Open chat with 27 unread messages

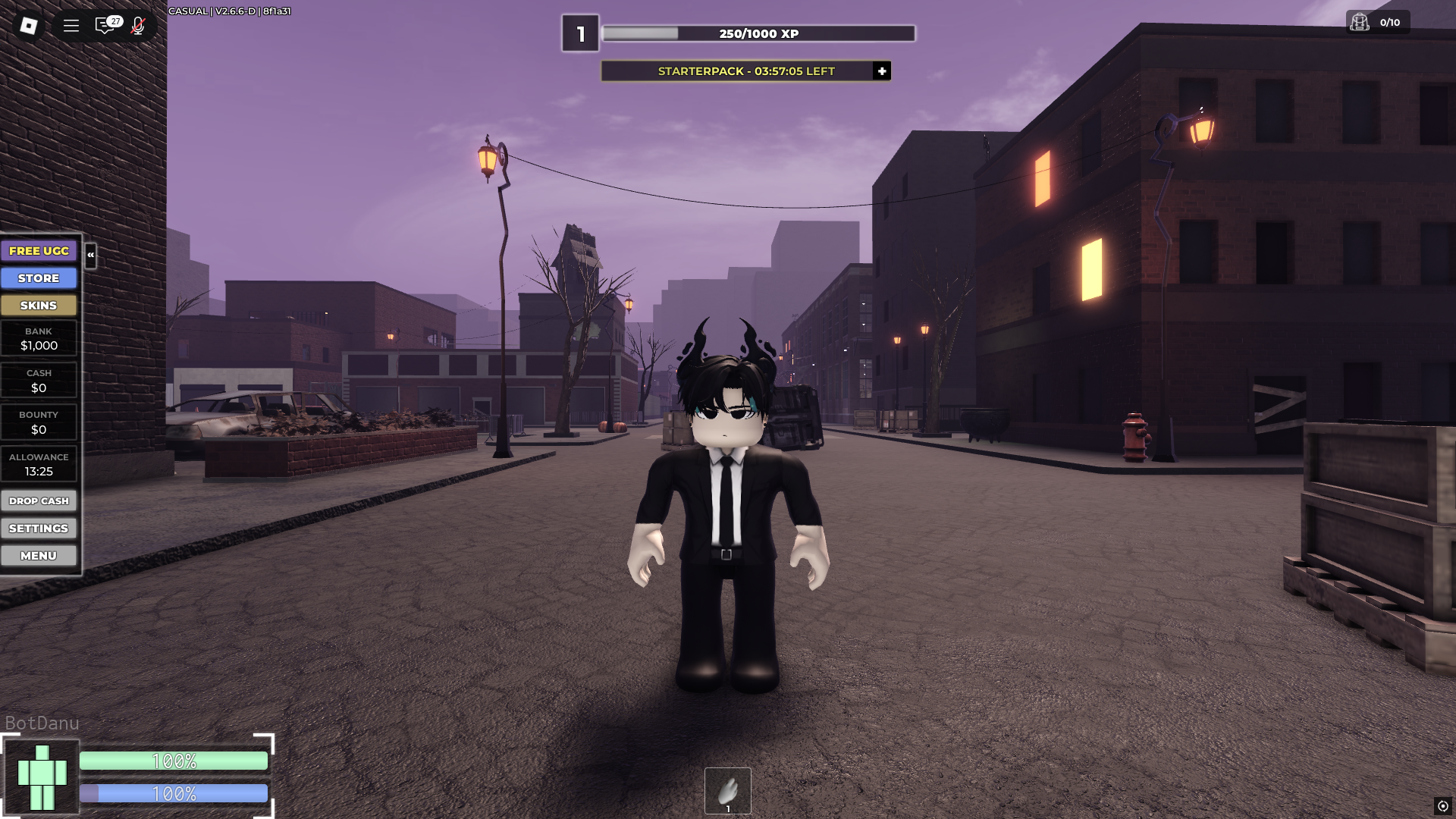106,25
